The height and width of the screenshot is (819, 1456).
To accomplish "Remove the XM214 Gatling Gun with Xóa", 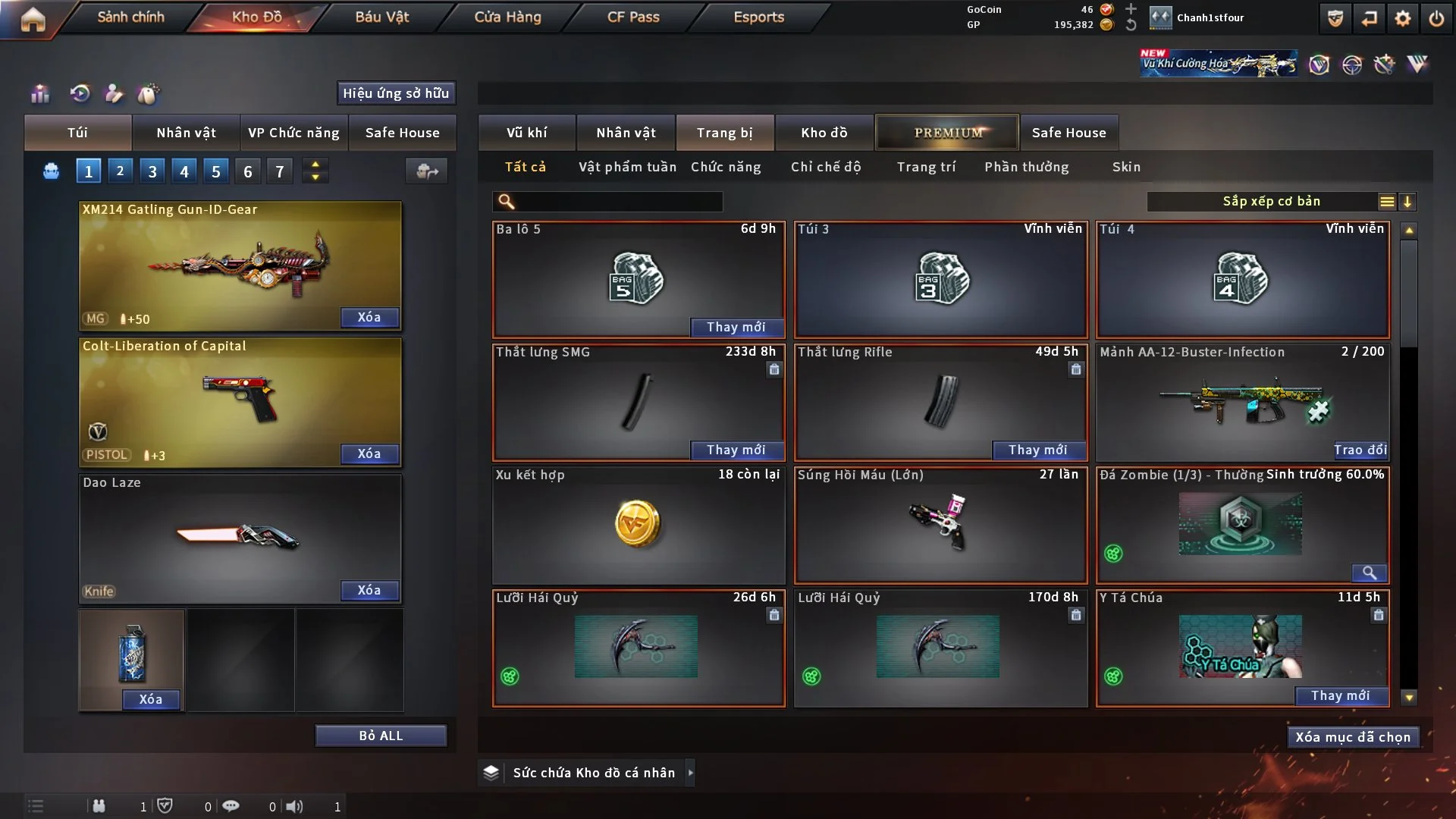I will [x=369, y=317].
